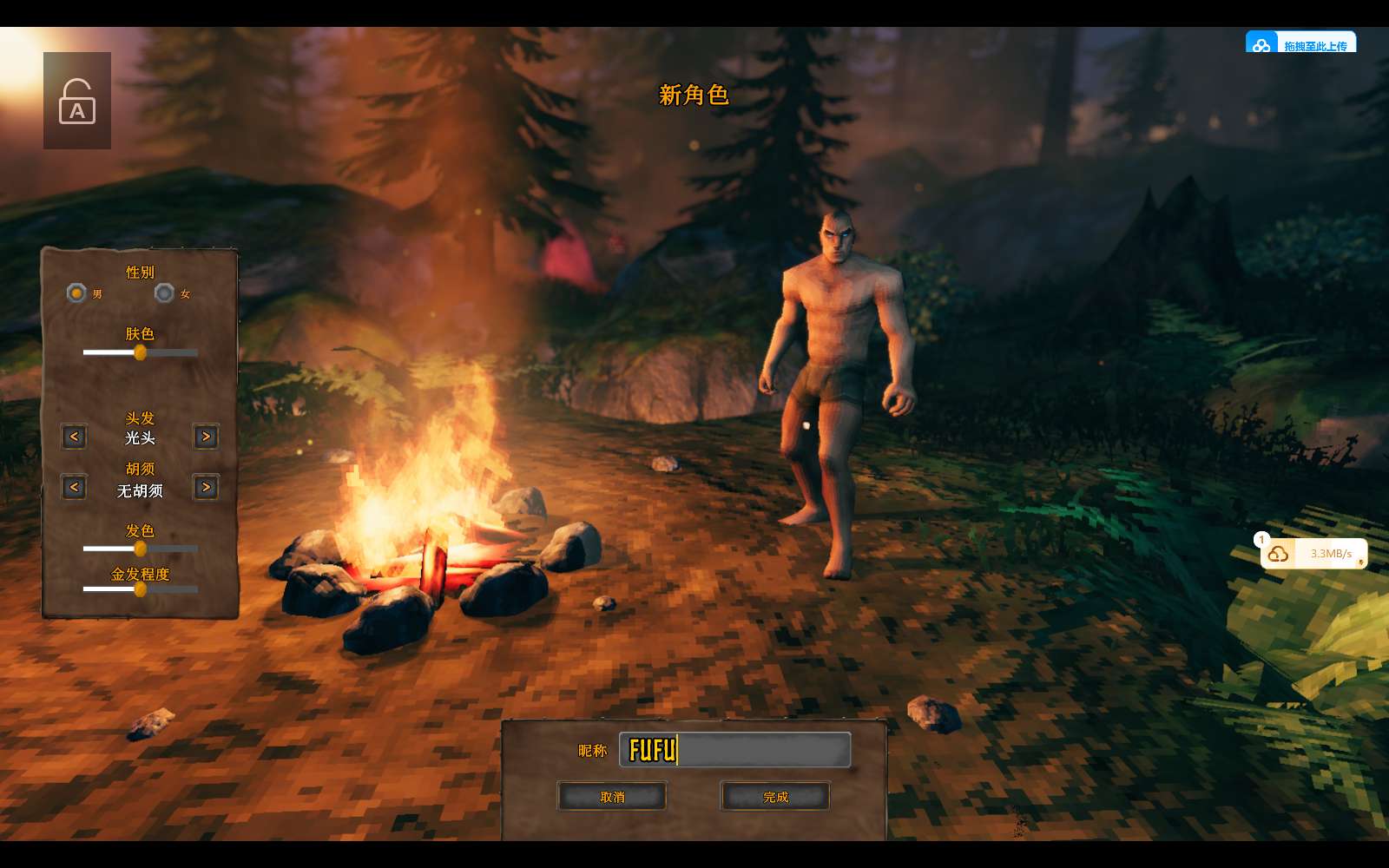Click the caps lock A padlock icon
Screen dimensions: 1389x868
coord(77,102)
